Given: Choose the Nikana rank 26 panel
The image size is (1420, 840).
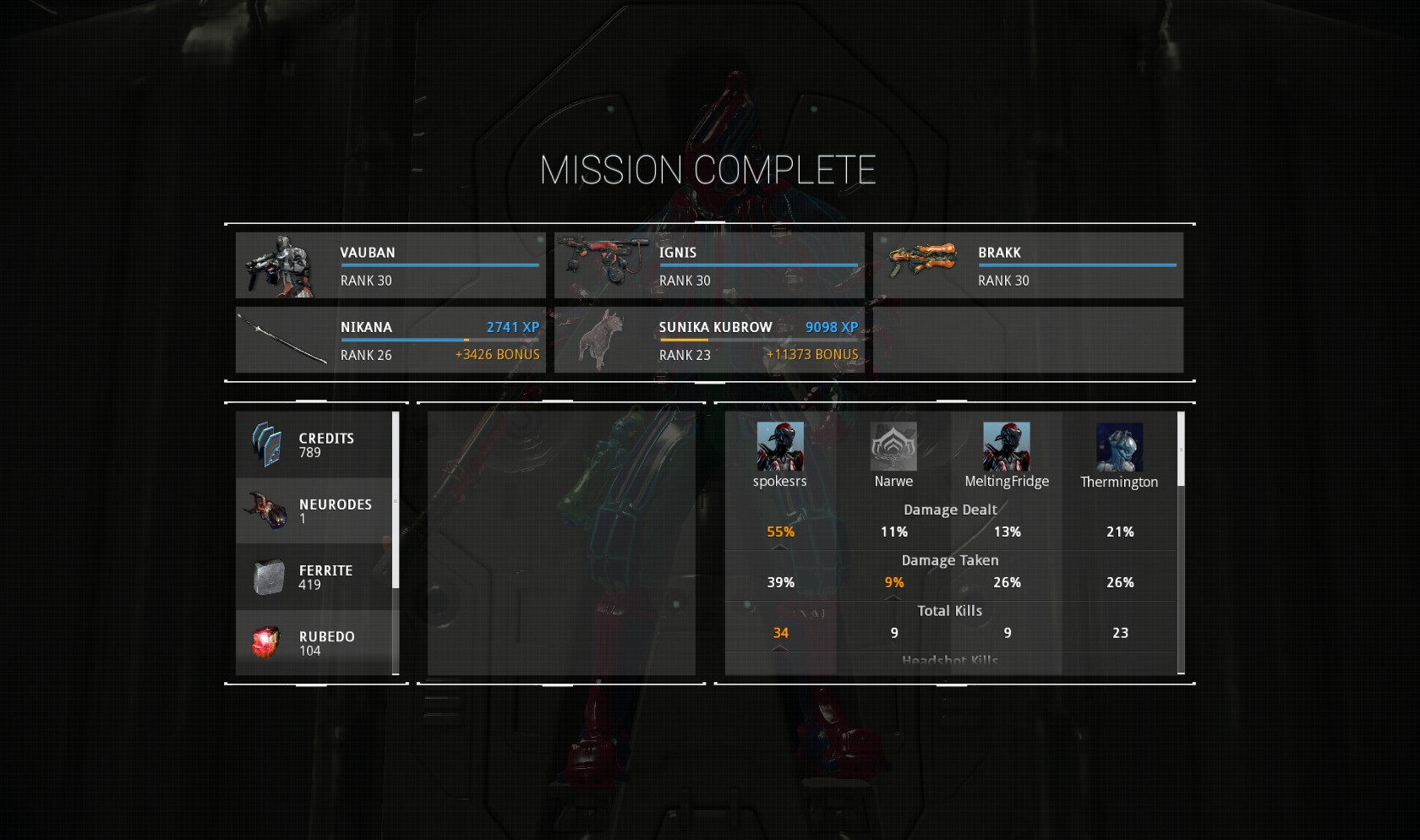Looking at the screenshot, I should tap(390, 340).
